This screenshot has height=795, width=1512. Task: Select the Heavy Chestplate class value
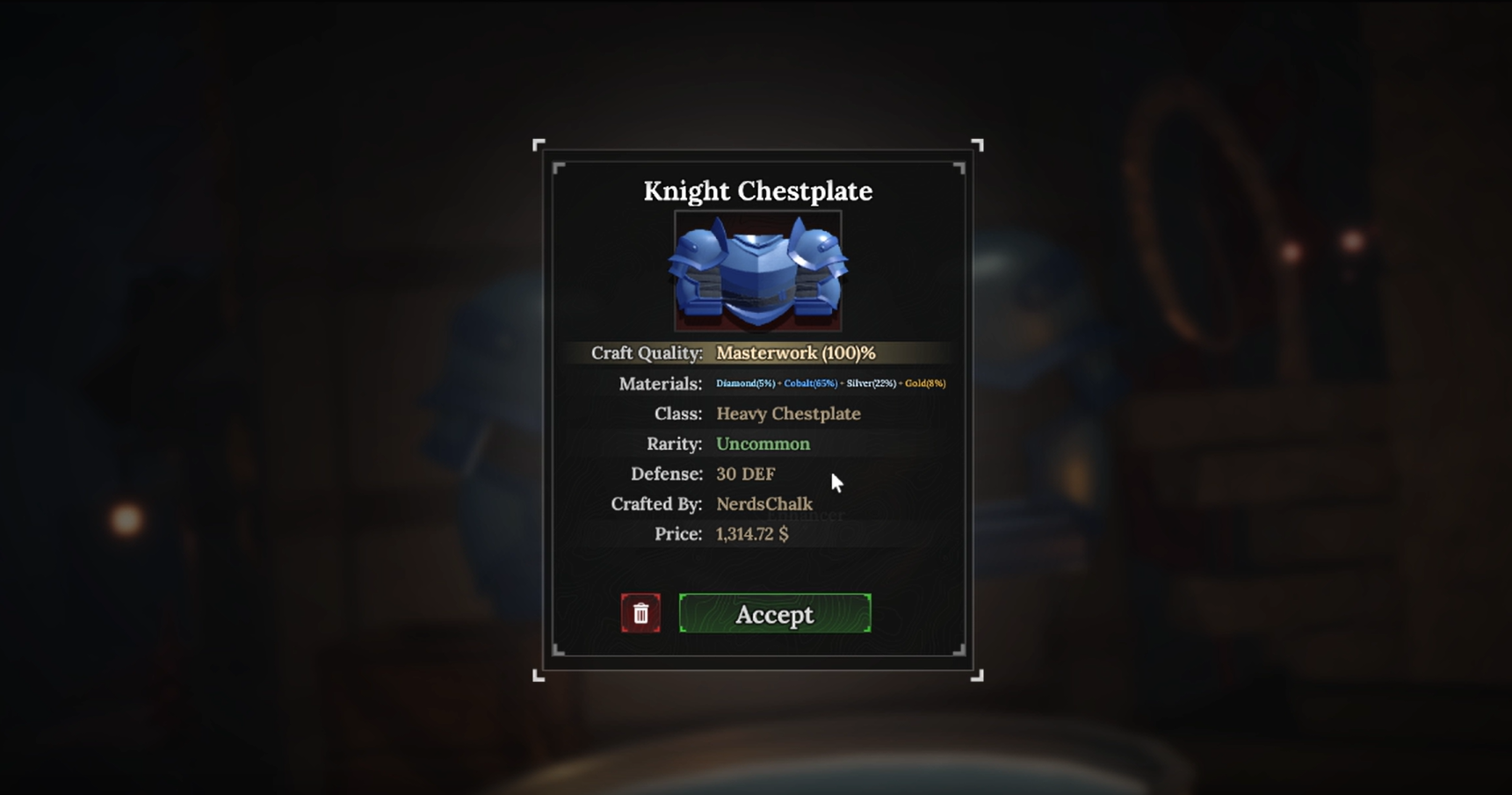787,413
